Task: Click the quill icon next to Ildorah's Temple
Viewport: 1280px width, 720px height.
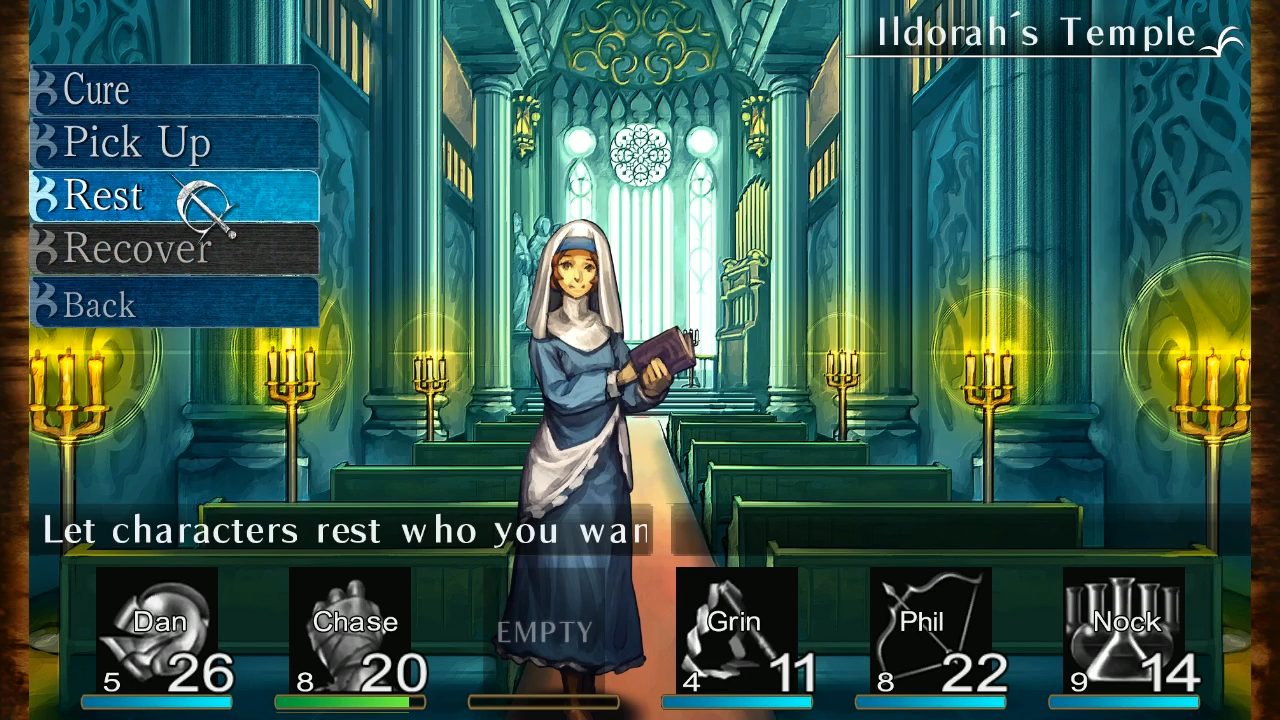Action: (x=1225, y=33)
